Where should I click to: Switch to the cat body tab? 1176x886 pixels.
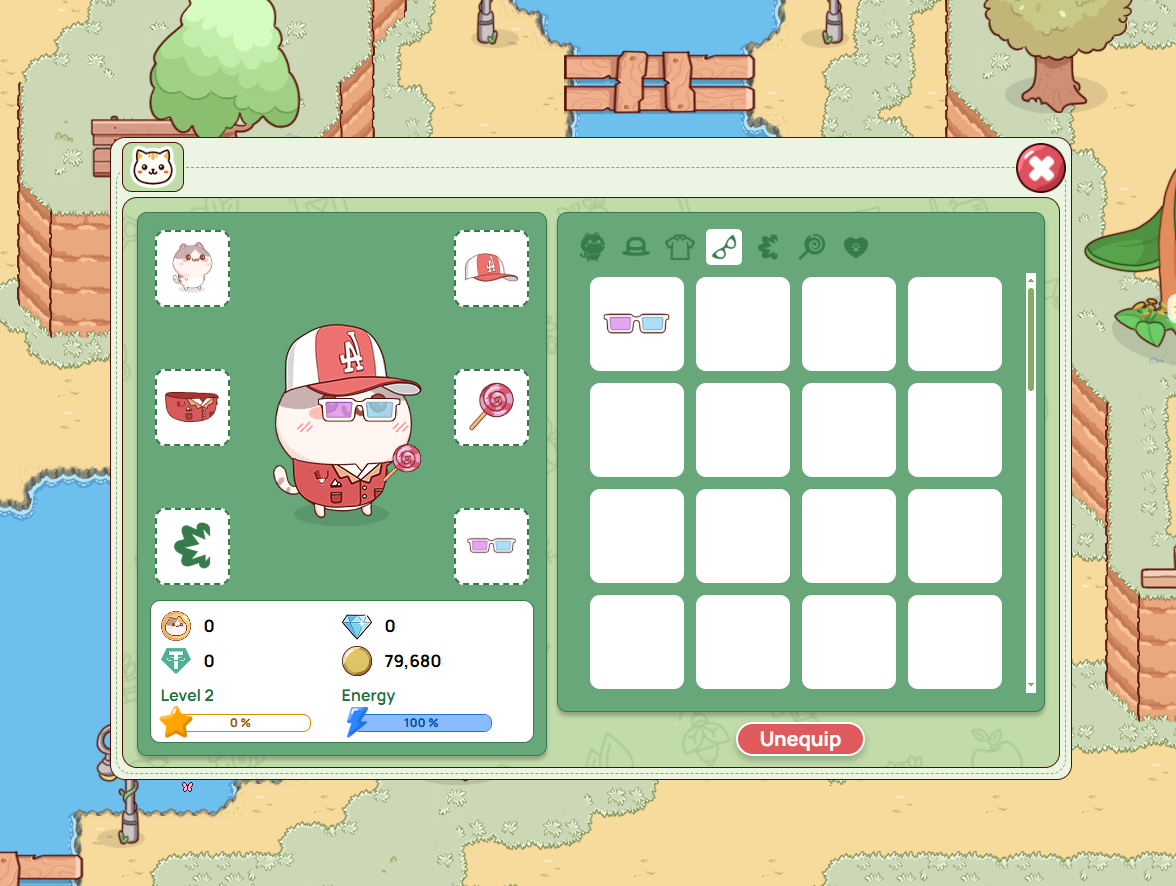tap(593, 246)
